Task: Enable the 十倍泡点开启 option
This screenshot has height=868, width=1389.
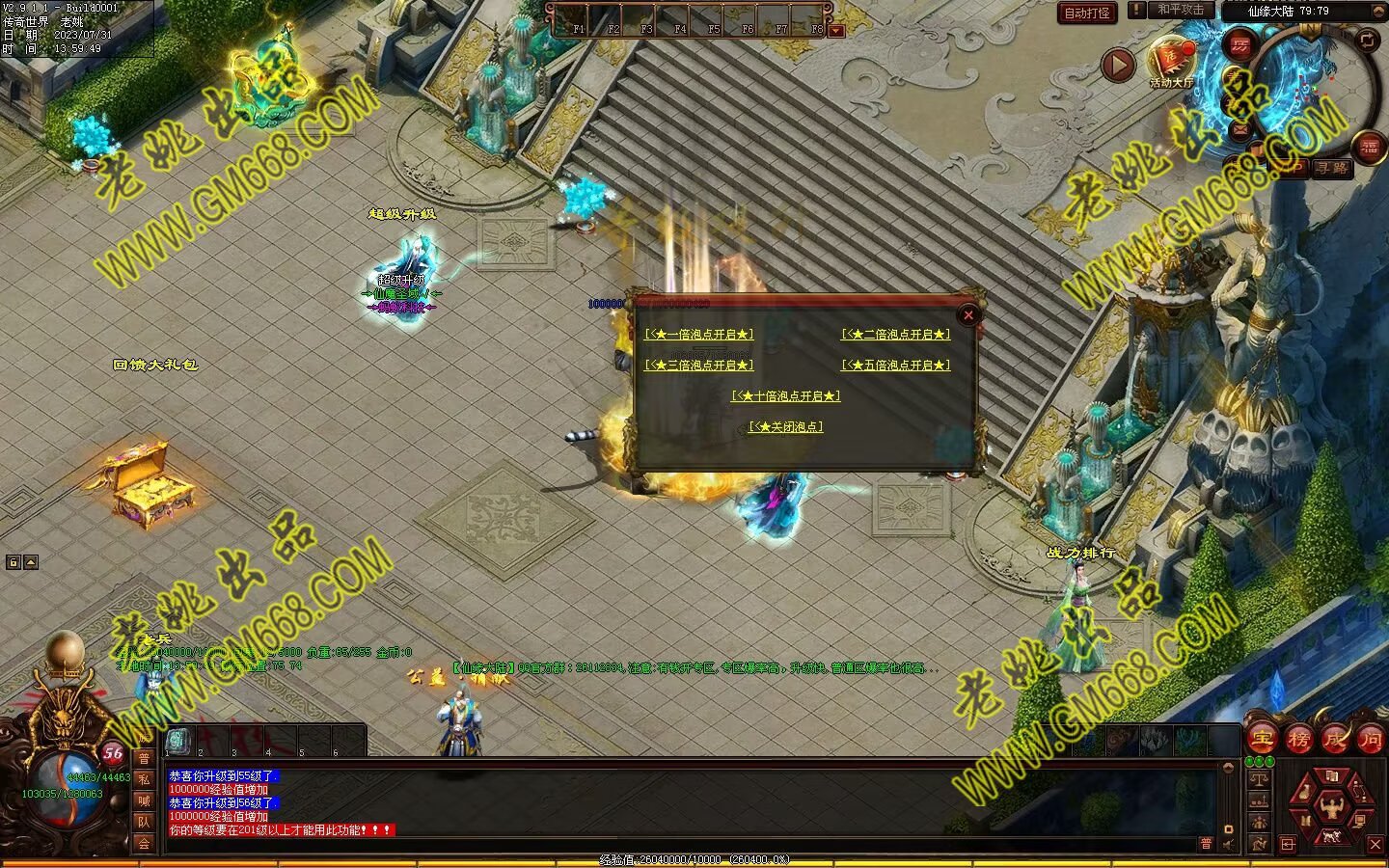Action: (x=786, y=396)
